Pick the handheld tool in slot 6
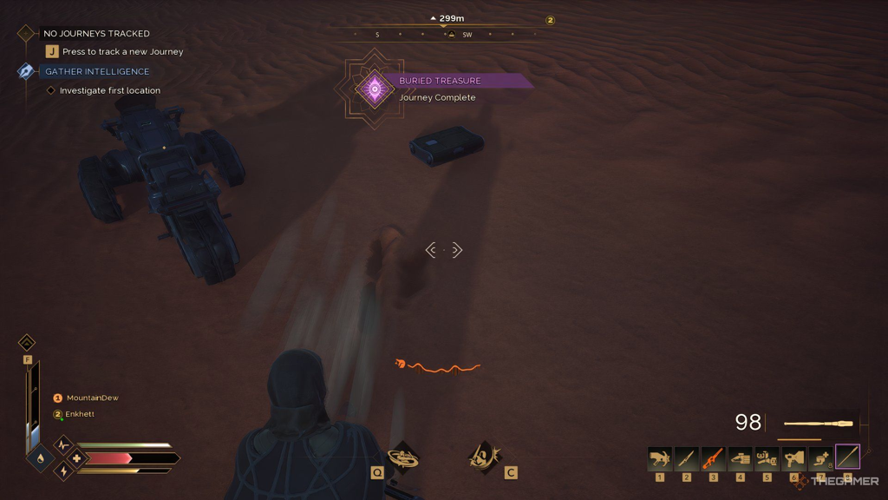 [794, 458]
